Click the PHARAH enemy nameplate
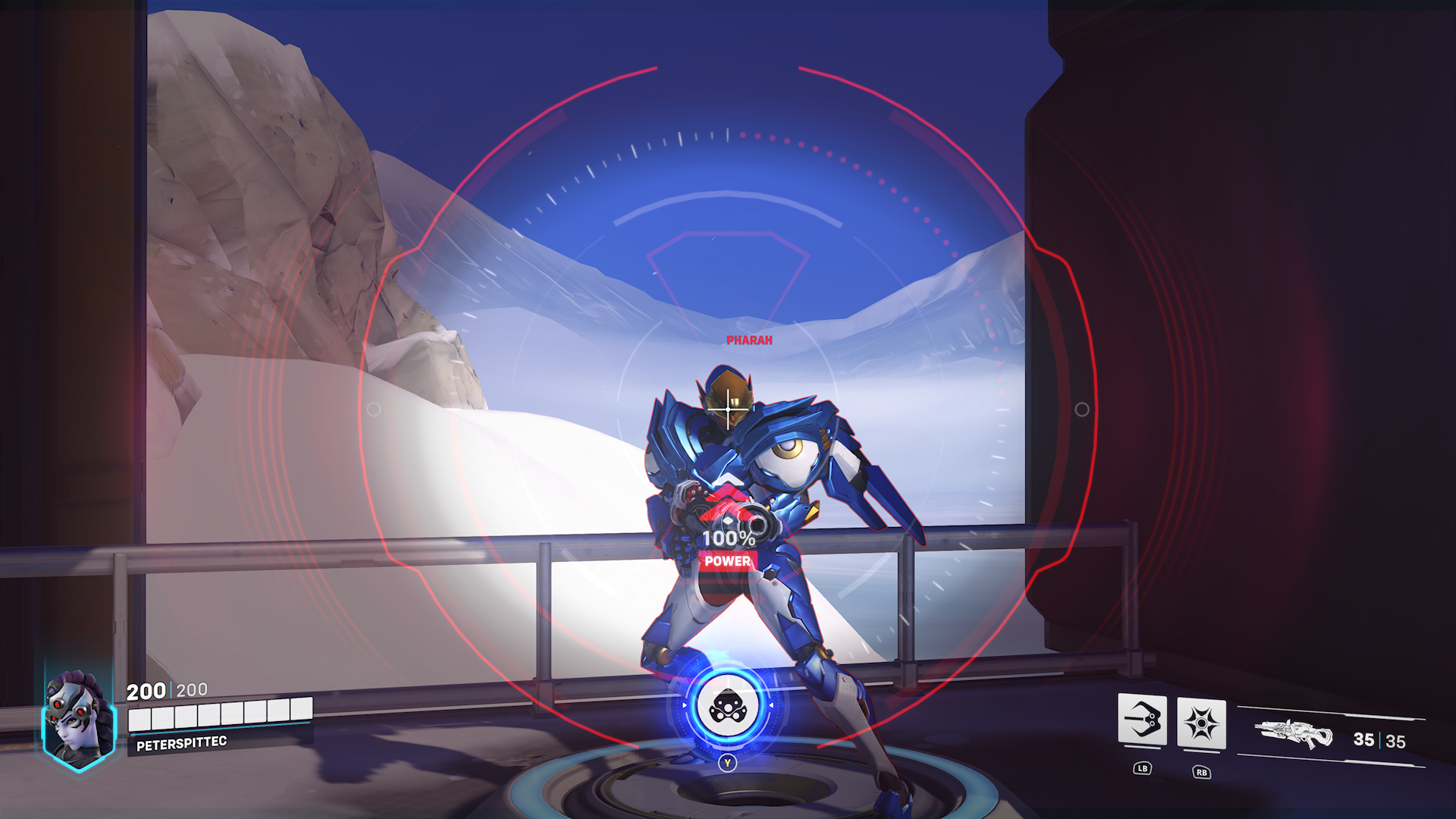The image size is (1456, 819). pos(748,339)
